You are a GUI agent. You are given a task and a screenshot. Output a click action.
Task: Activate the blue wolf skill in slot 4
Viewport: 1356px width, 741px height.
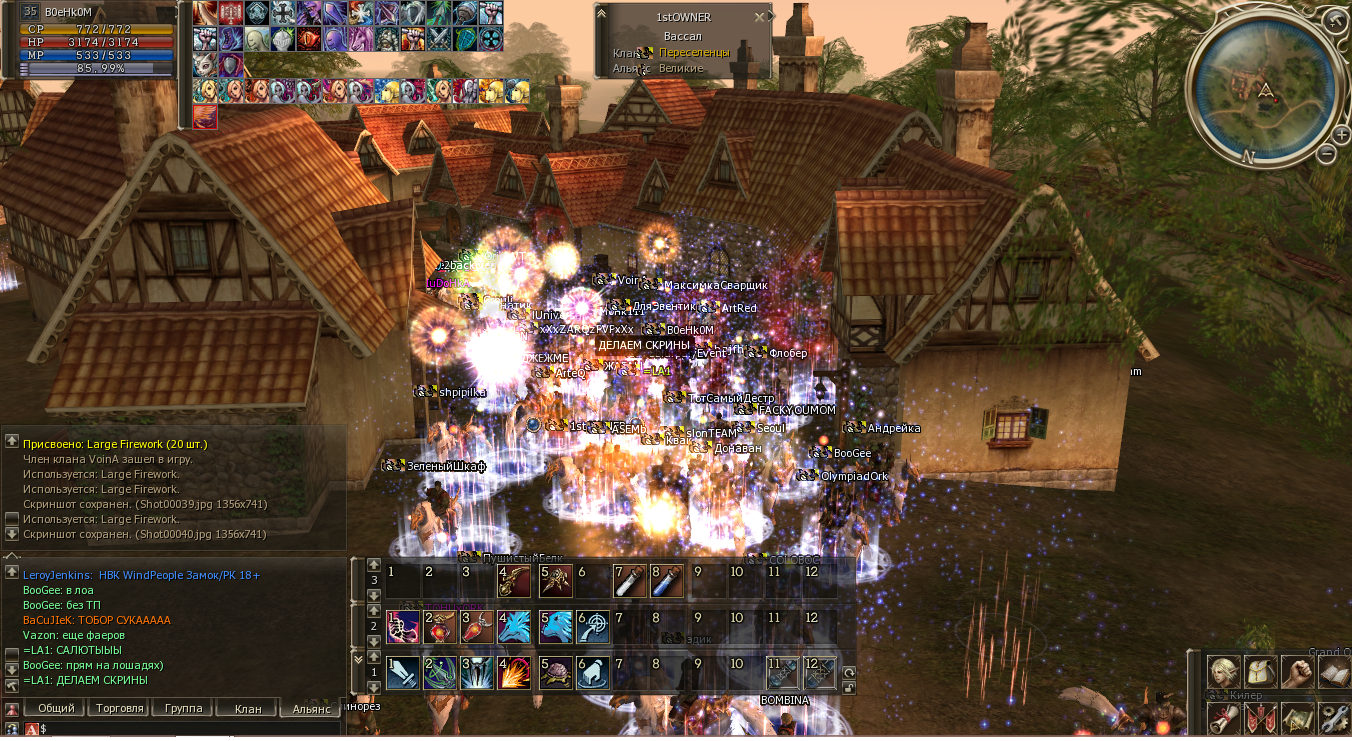pyautogui.click(x=514, y=627)
